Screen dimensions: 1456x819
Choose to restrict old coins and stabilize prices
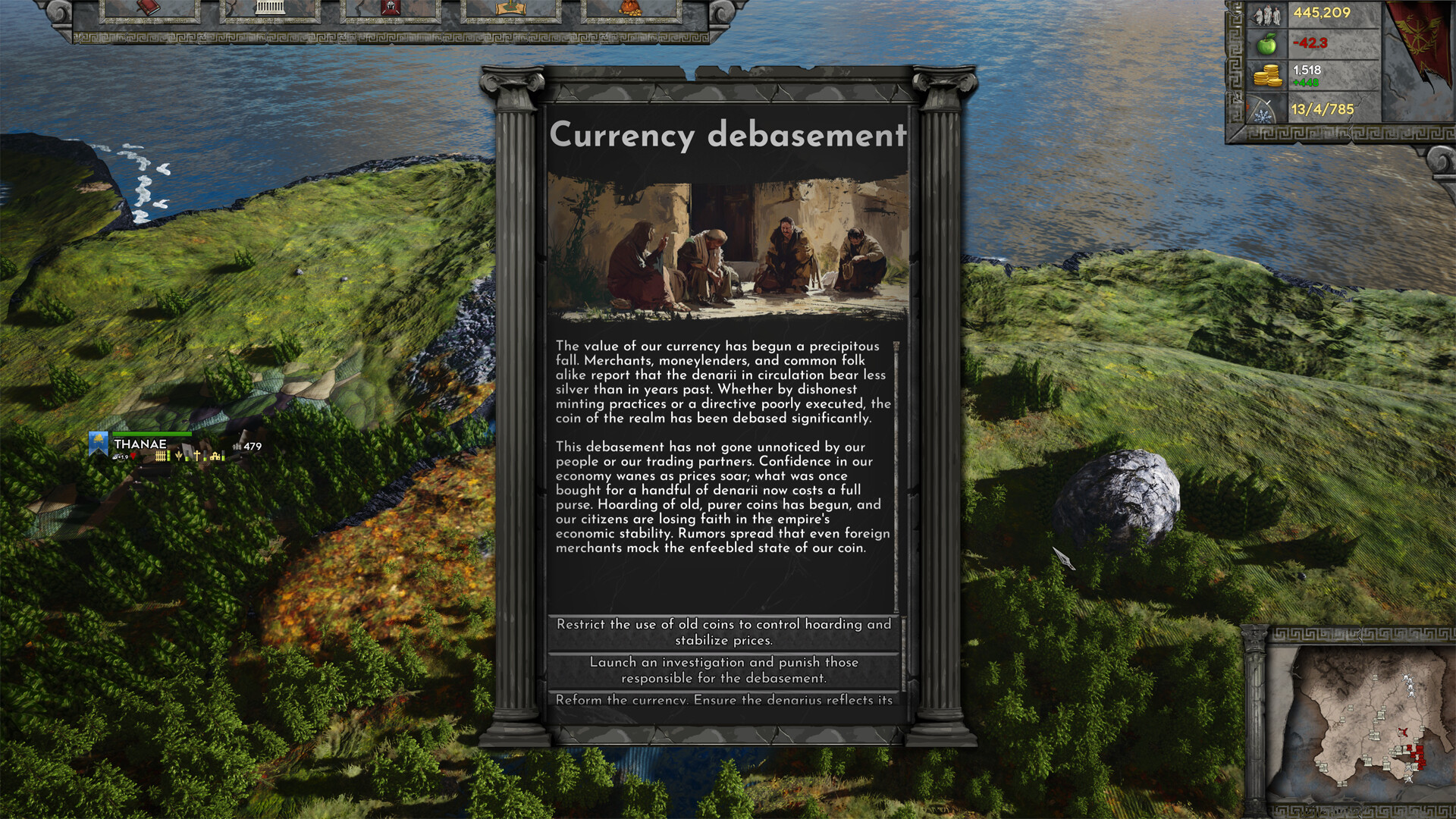[x=723, y=632]
